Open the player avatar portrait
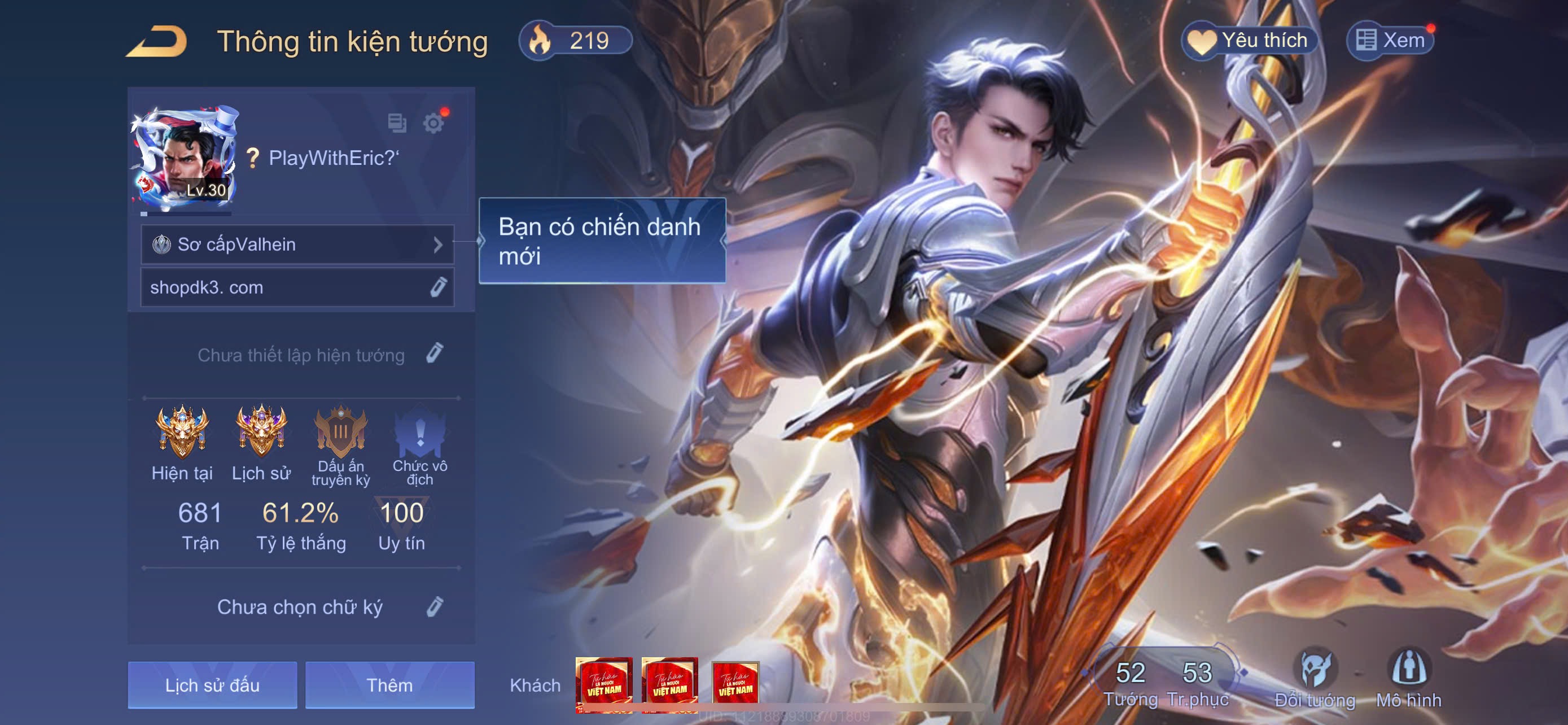The width and height of the screenshot is (1568, 725). click(x=184, y=156)
